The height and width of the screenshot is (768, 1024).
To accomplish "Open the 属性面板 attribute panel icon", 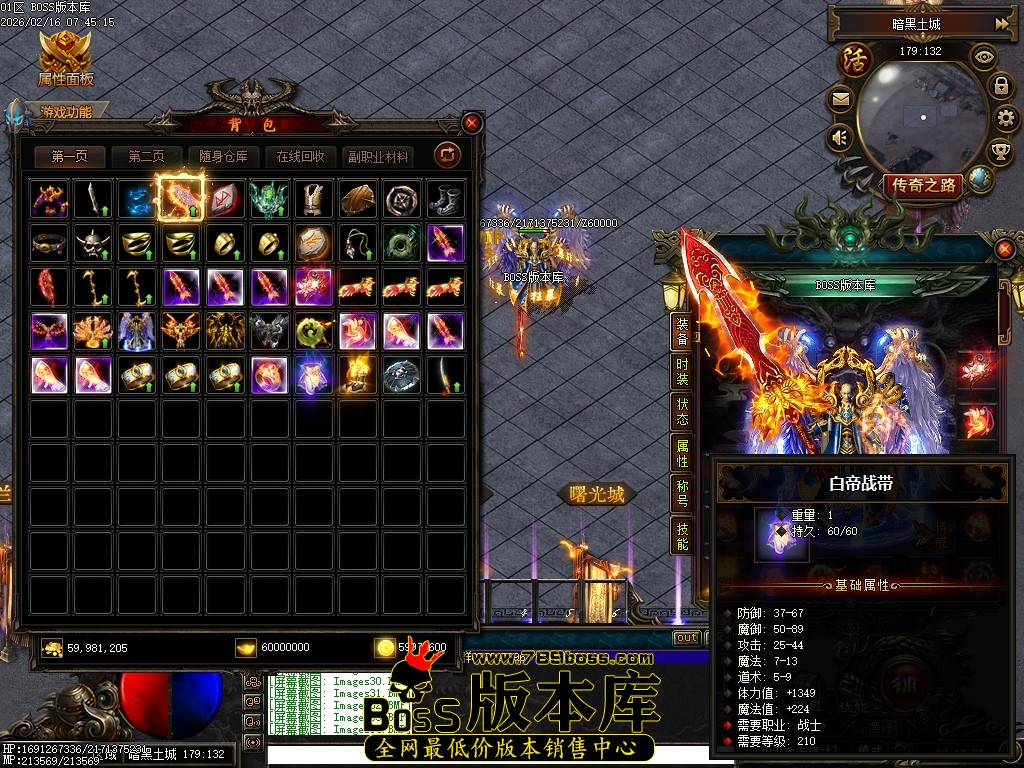I will (x=65, y=58).
